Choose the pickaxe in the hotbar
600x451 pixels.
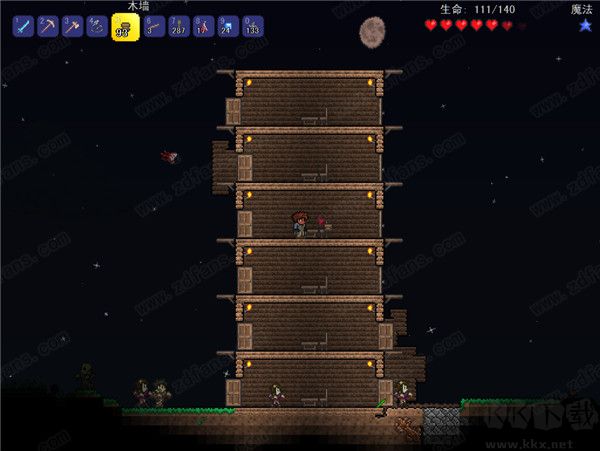coord(47,27)
